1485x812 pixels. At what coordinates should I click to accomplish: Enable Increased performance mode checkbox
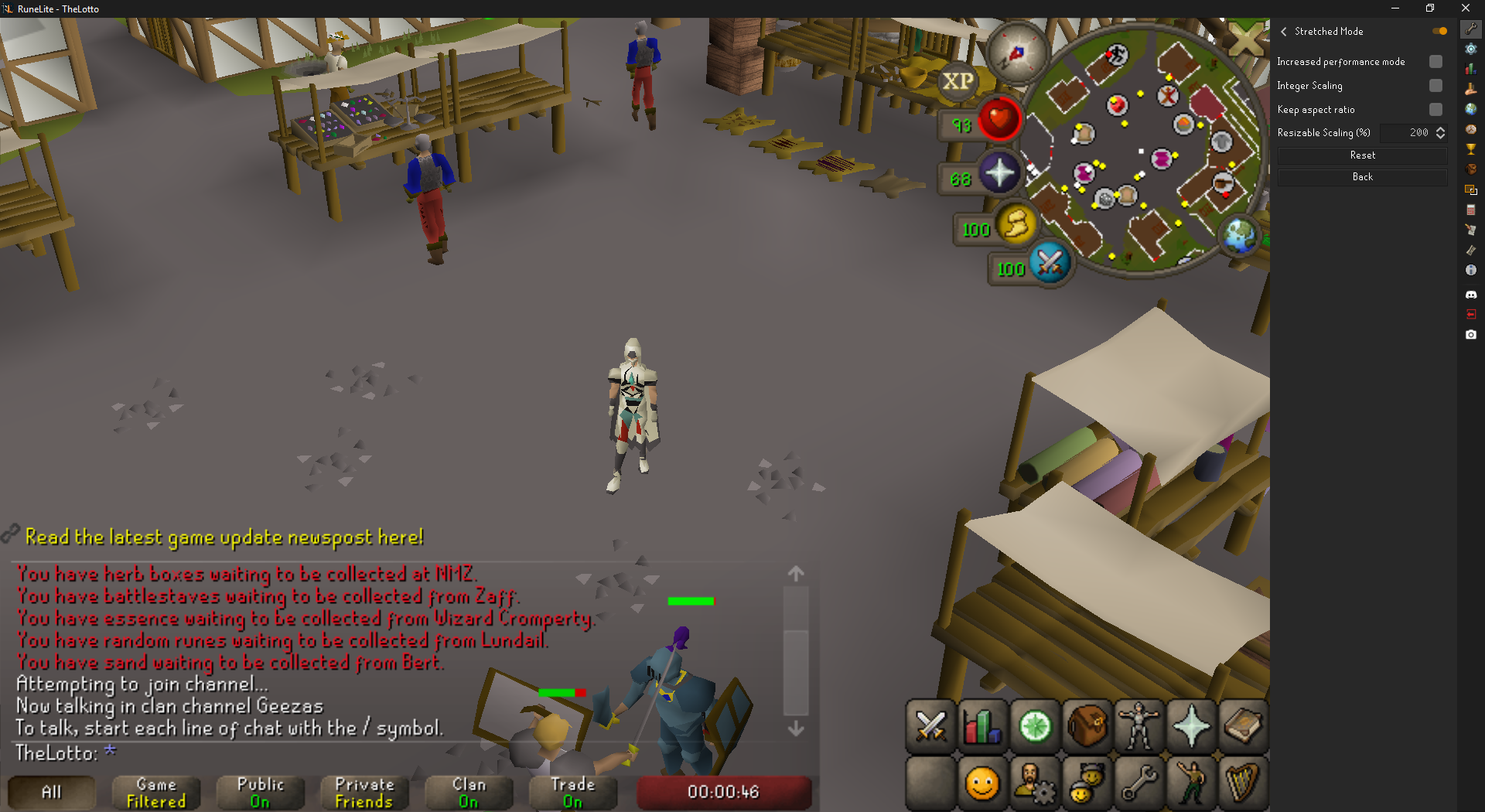pyautogui.click(x=1435, y=62)
